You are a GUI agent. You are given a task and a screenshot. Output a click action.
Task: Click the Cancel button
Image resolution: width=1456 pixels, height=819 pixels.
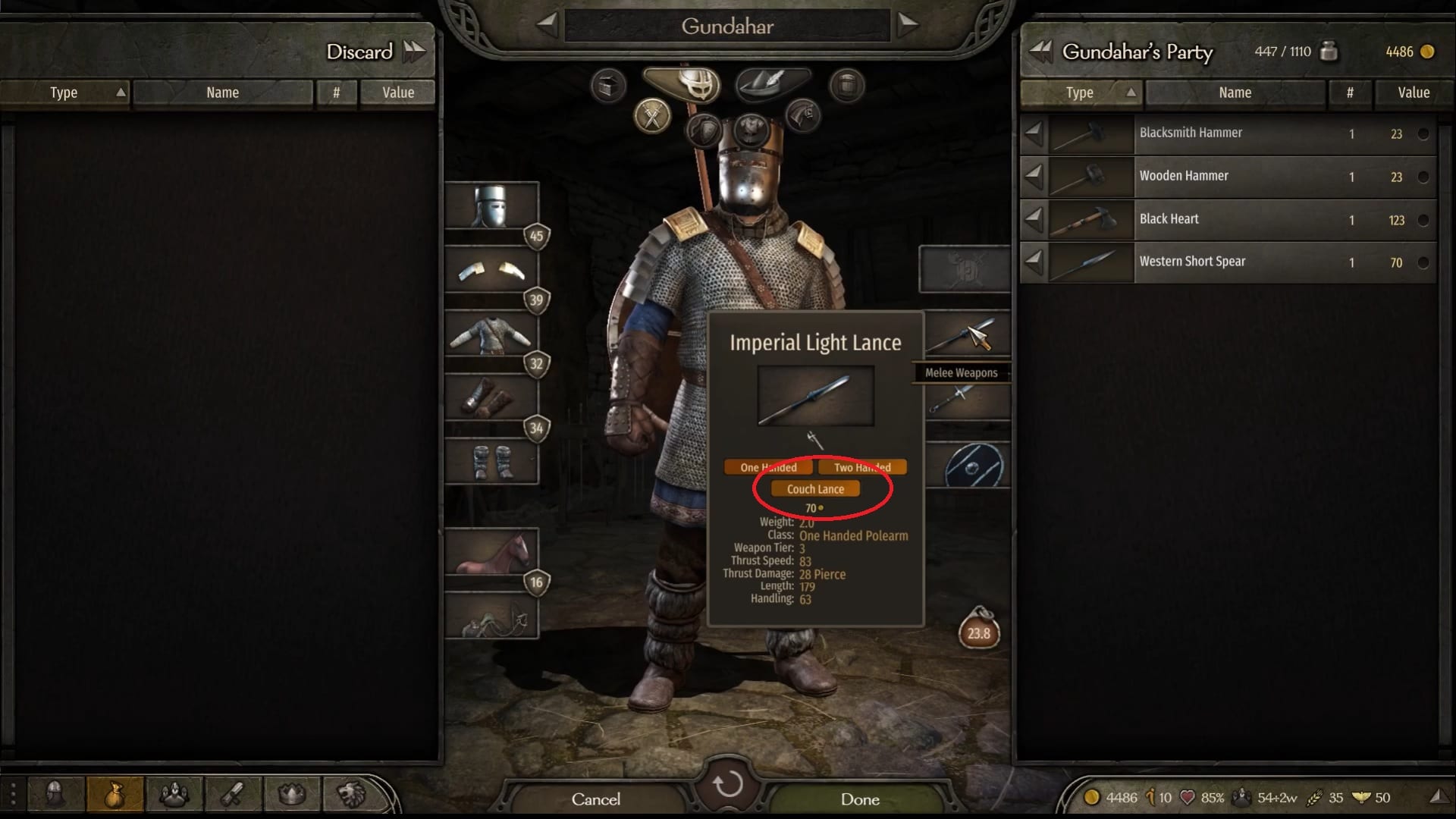[x=597, y=799]
